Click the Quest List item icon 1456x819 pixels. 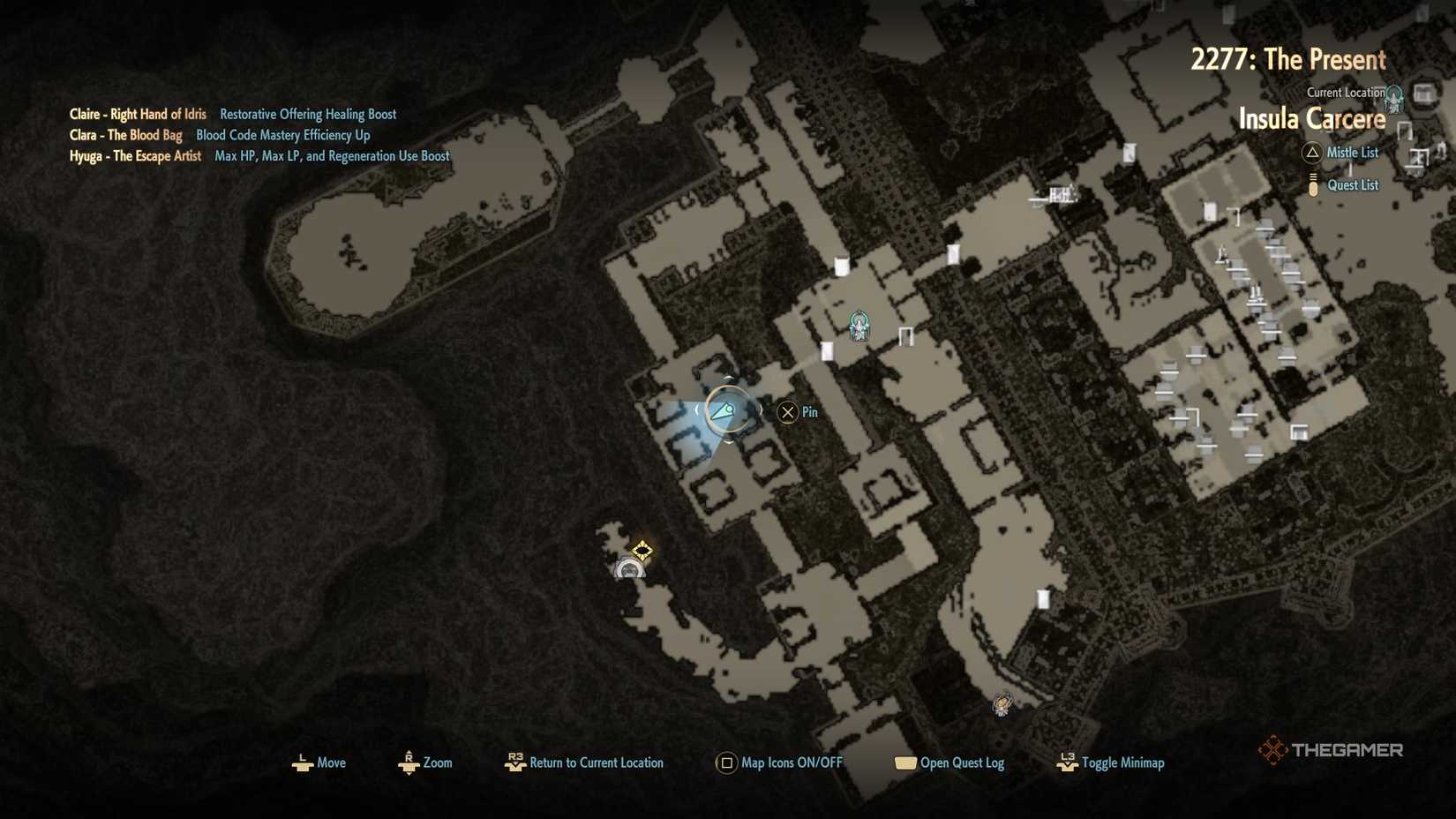click(1312, 184)
